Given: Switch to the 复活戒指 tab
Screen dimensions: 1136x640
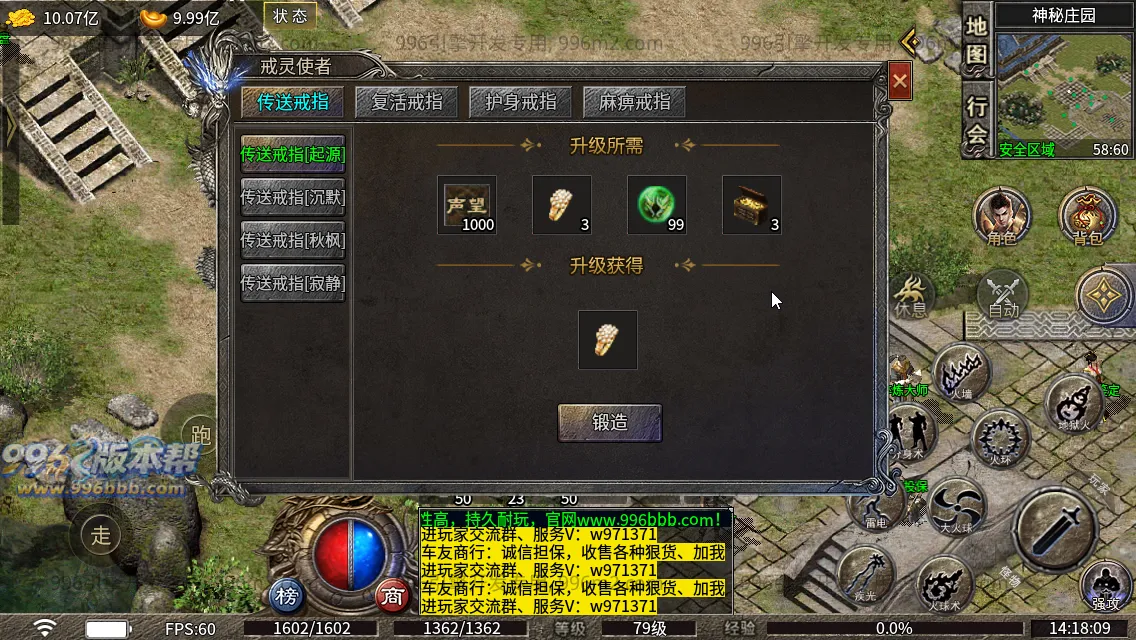Looking at the screenshot, I should coord(406,102).
